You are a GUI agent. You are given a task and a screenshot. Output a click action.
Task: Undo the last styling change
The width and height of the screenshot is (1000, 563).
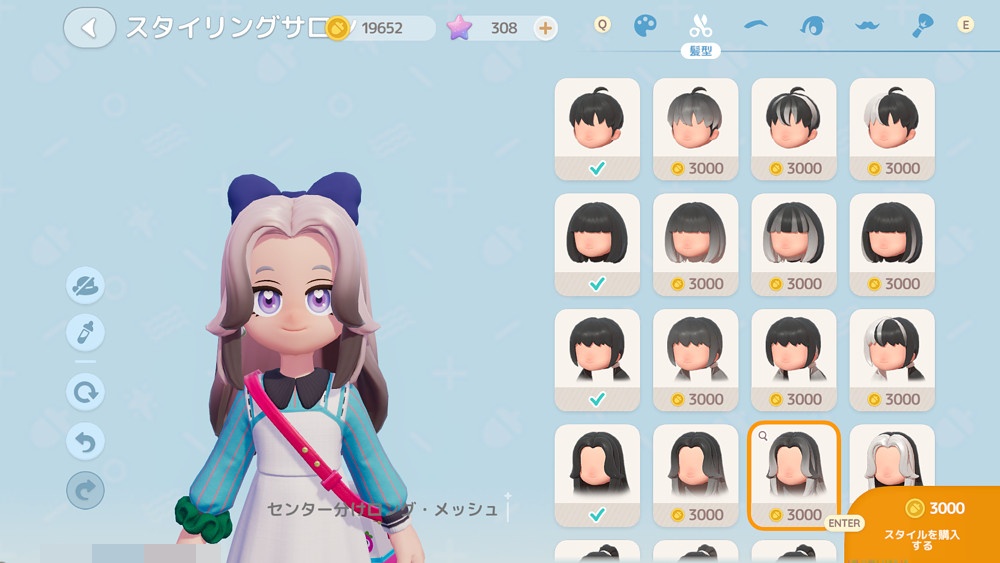click(85, 440)
